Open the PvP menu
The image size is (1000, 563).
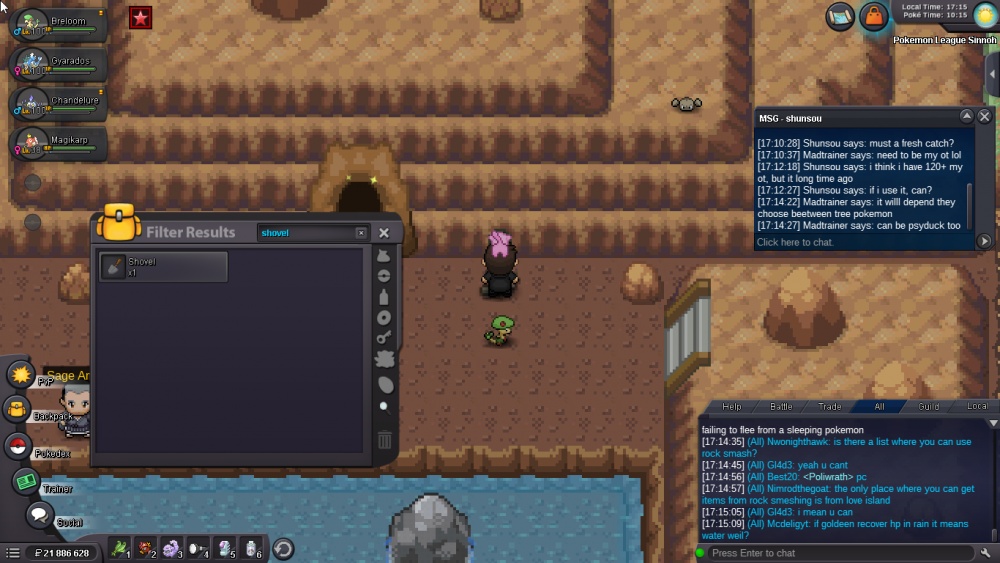(21, 375)
